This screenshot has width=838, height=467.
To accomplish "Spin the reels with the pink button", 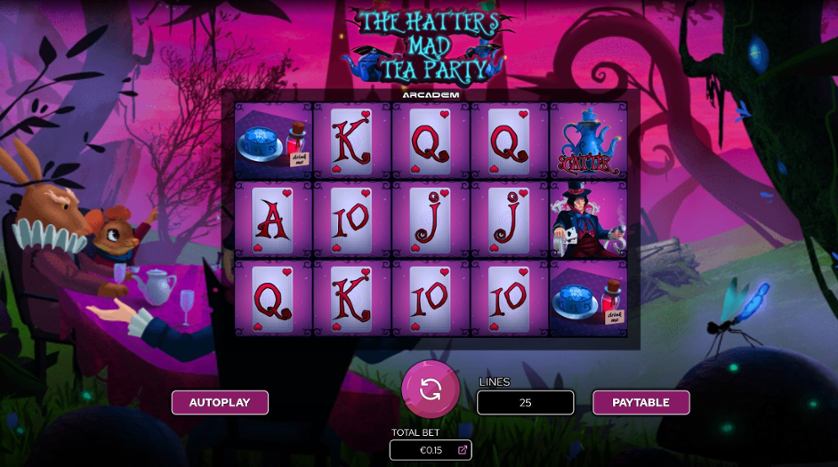I will (431, 389).
